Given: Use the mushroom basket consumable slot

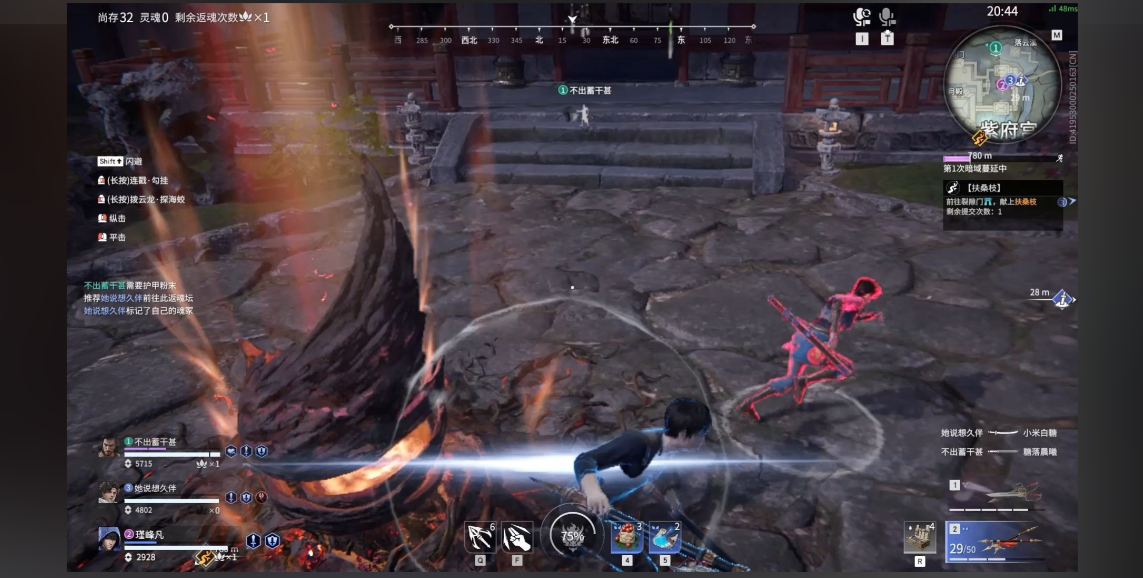Looking at the screenshot, I should coord(627,537).
